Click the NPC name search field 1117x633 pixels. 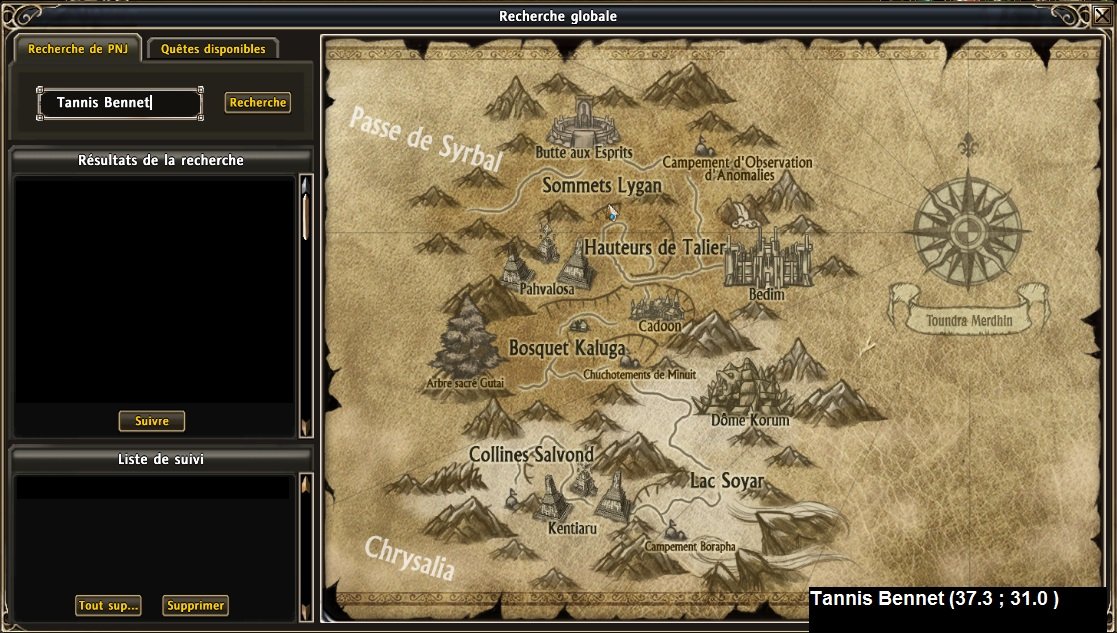pos(120,102)
